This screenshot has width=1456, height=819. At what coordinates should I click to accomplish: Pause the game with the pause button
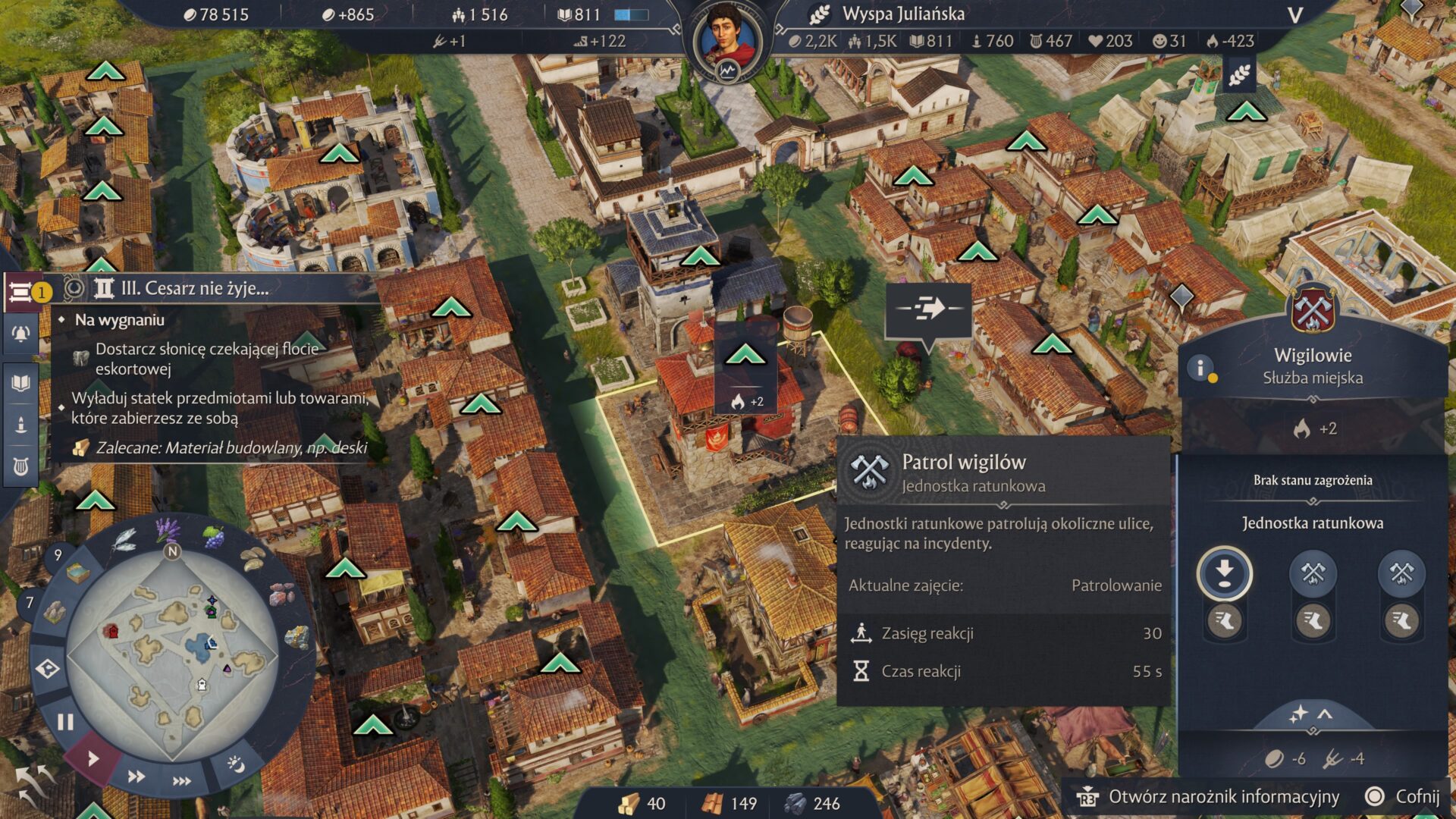tap(66, 721)
